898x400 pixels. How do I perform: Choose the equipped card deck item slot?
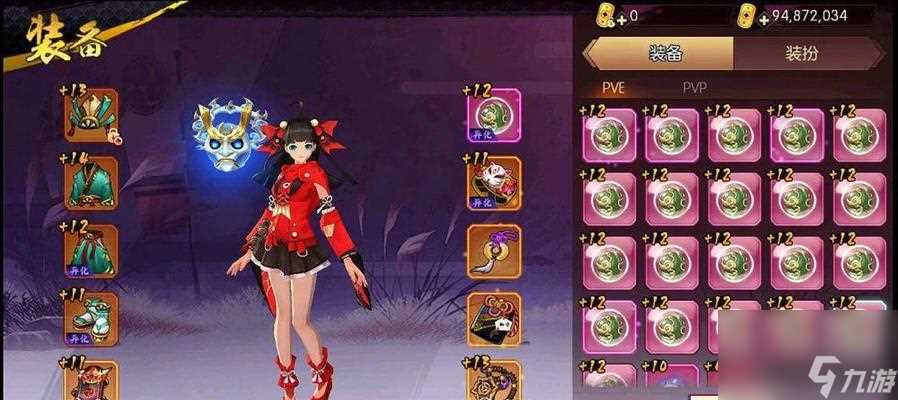point(493,318)
